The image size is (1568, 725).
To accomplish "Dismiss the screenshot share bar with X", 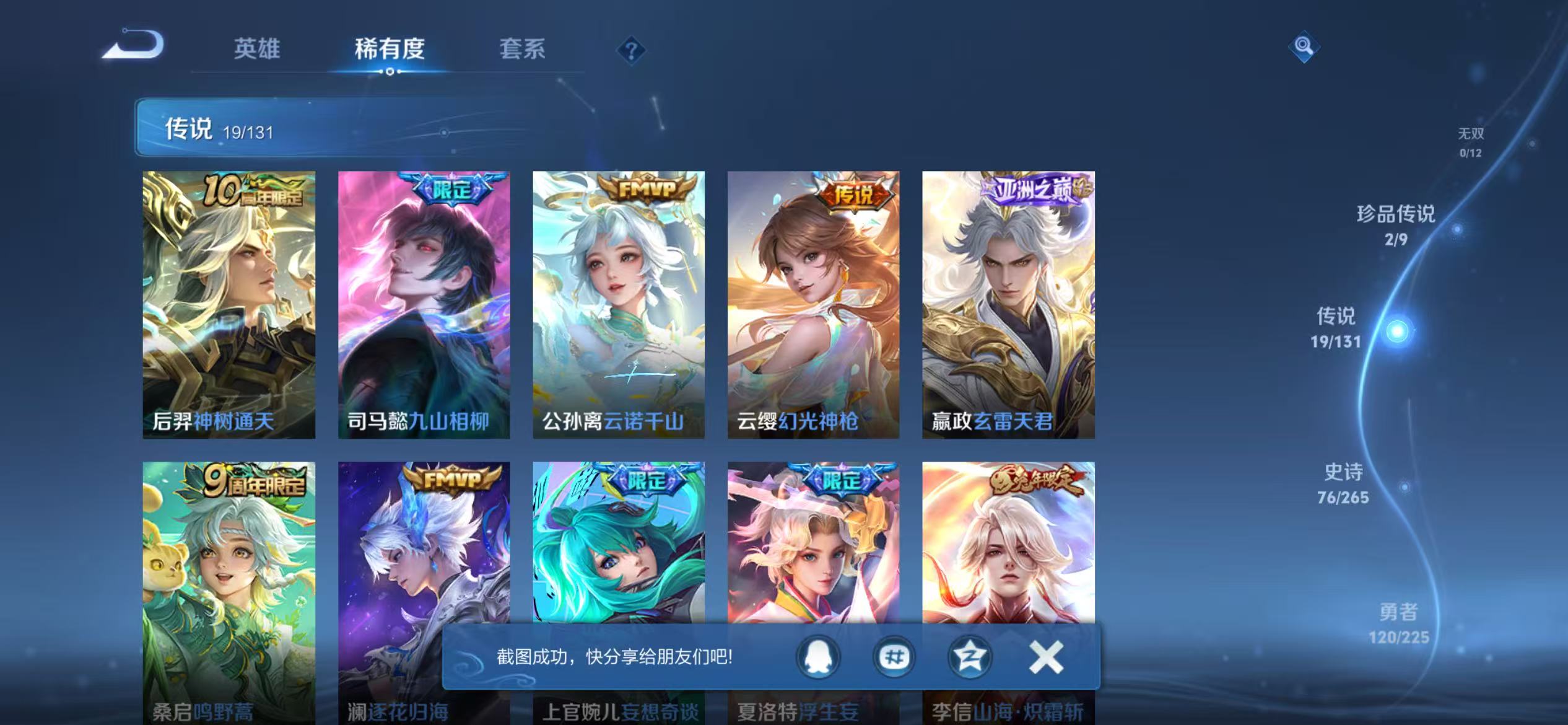I will coord(1046,657).
